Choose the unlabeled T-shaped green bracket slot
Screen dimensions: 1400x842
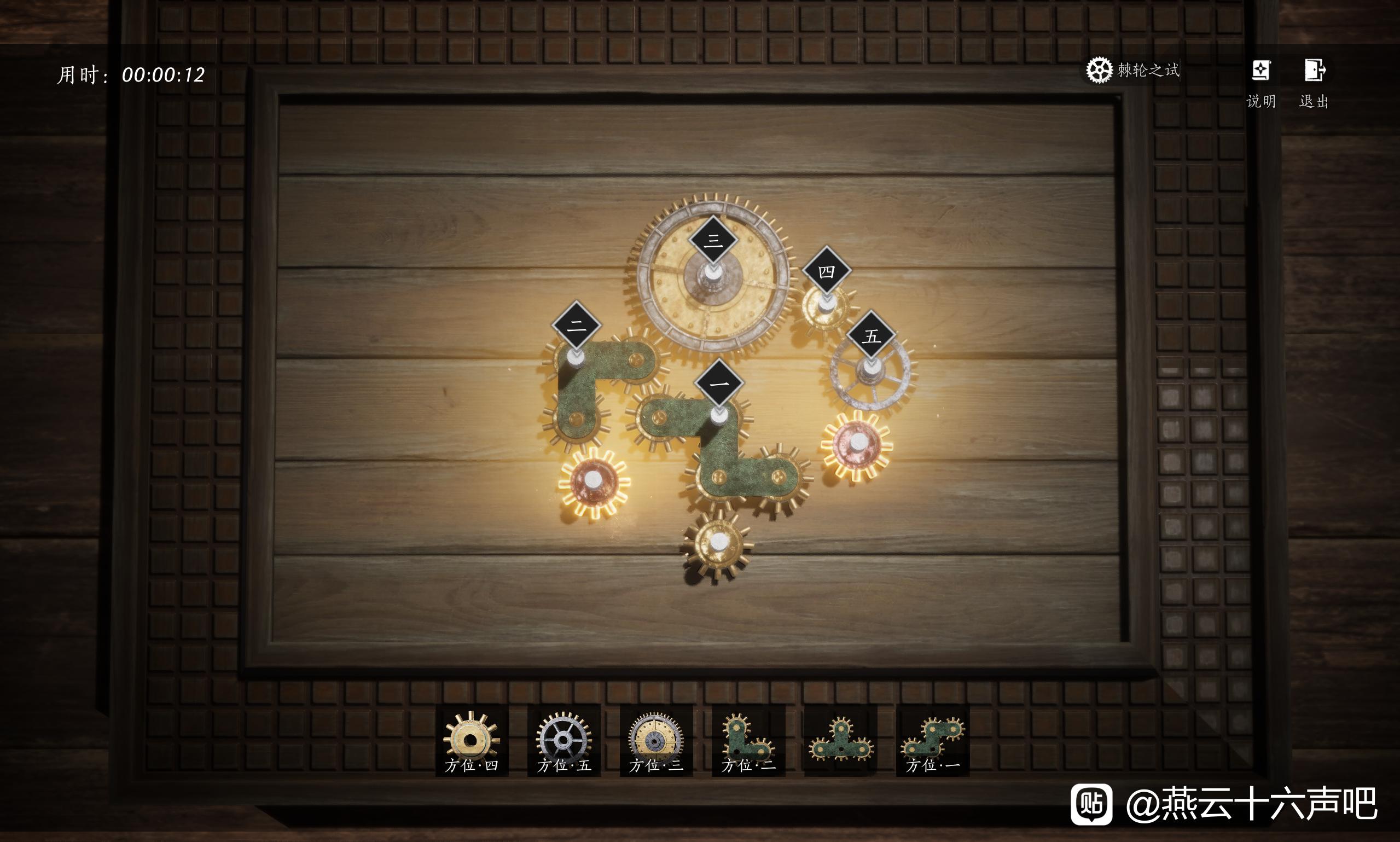point(840,740)
